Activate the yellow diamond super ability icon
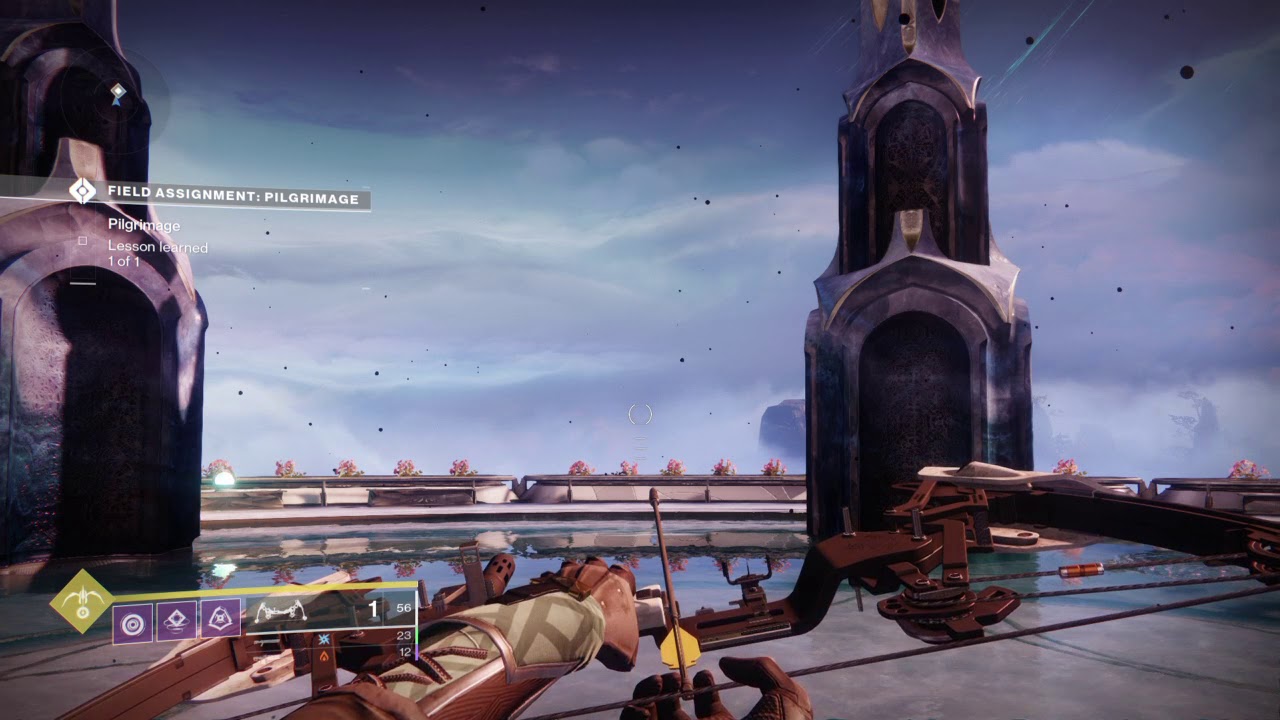Image resolution: width=1280 pixels, height=720 pixels. tap(82, 602)
